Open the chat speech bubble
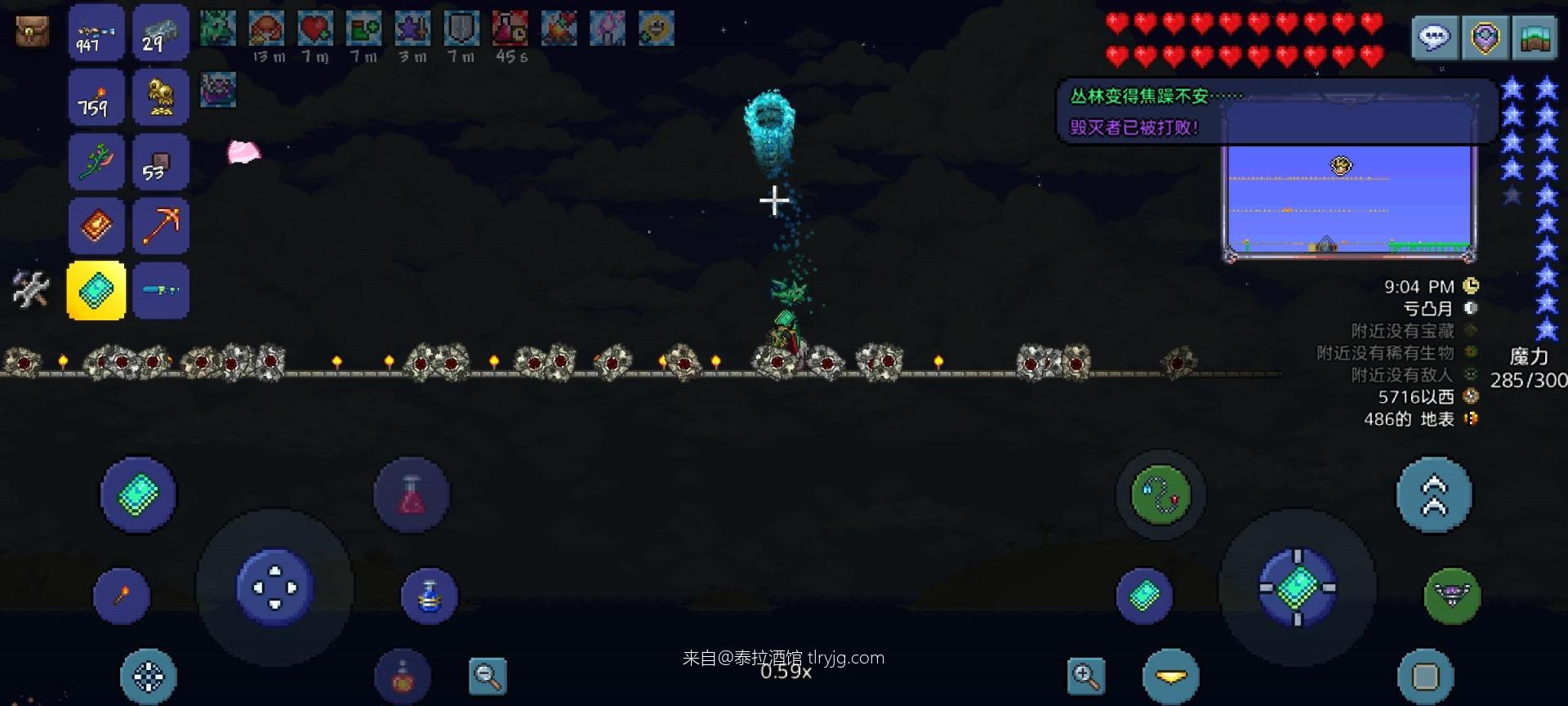Viewport: 1568px width, 706px height. [x=1435, y=38]
